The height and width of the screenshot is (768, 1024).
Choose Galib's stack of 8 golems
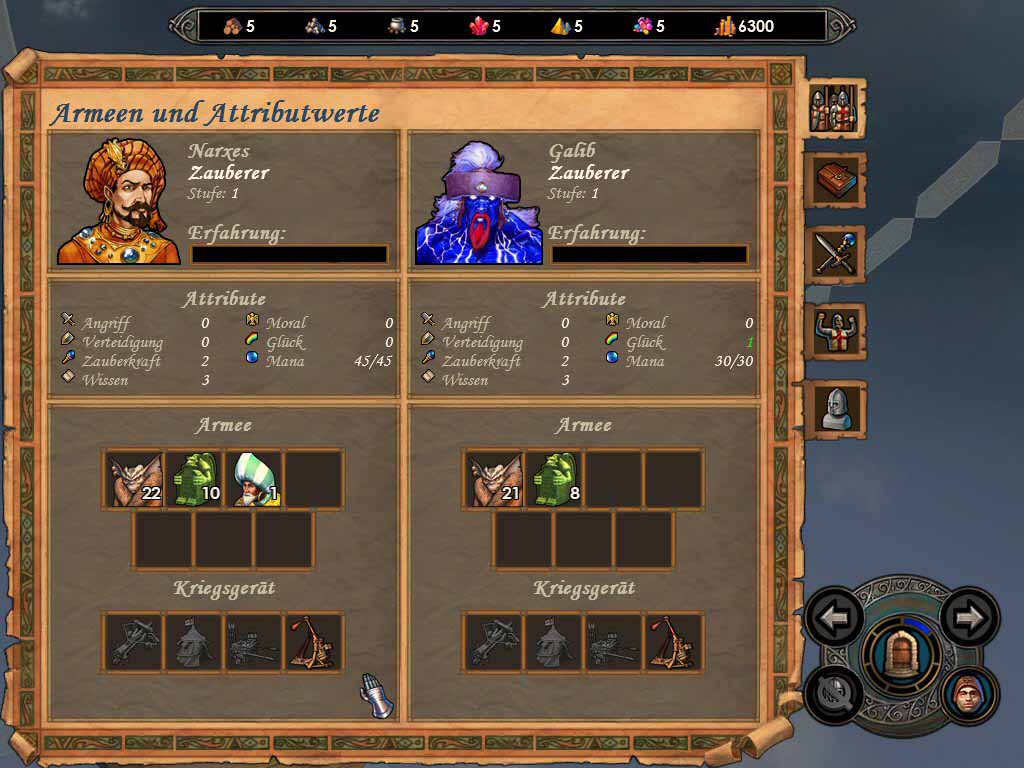[x=554, y=480]
